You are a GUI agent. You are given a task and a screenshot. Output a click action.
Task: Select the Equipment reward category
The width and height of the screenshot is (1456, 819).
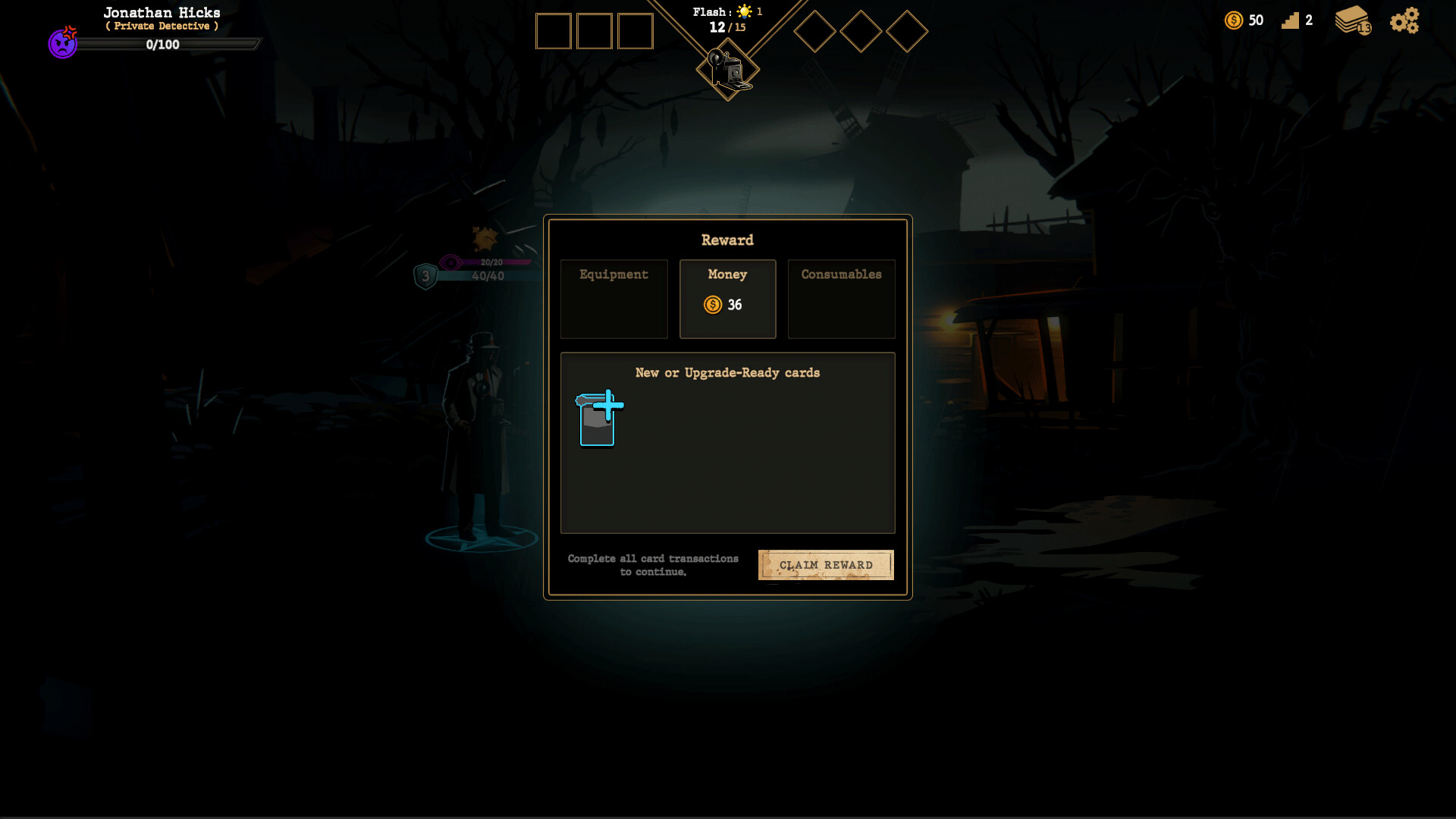pyautogui.click(x=613, y=299)
